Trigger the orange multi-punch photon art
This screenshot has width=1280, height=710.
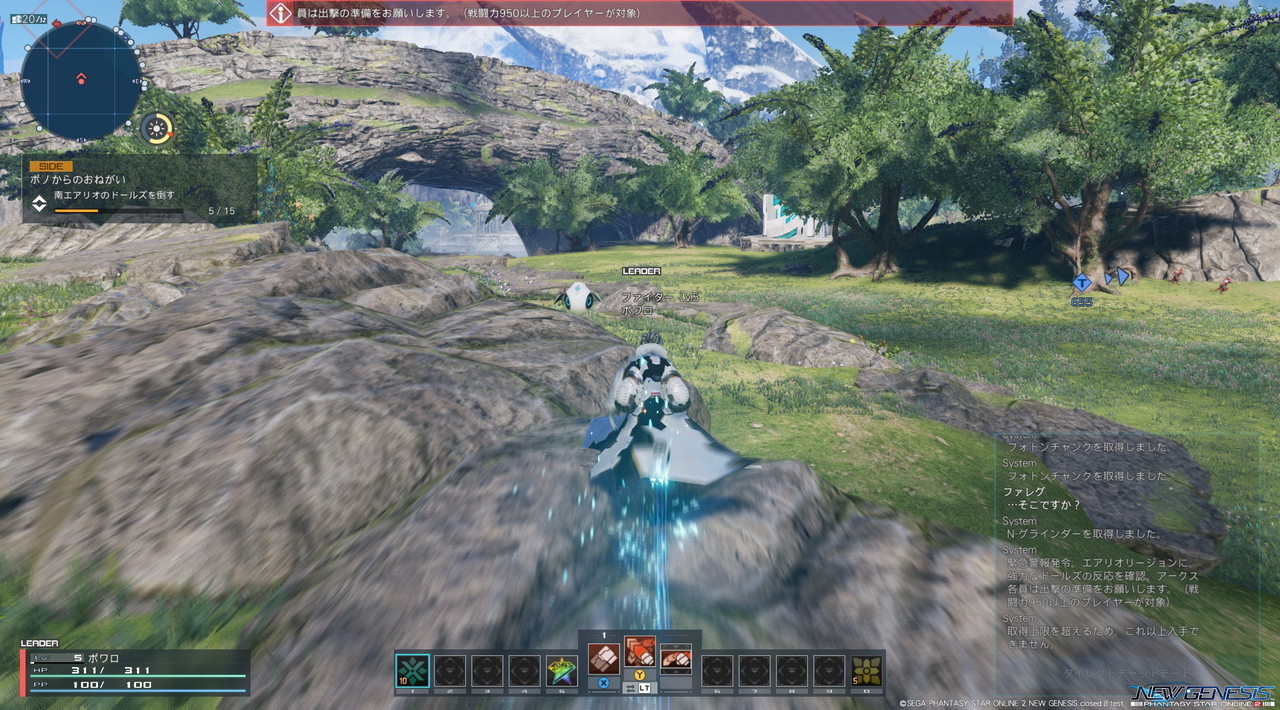tap(640, 652)
